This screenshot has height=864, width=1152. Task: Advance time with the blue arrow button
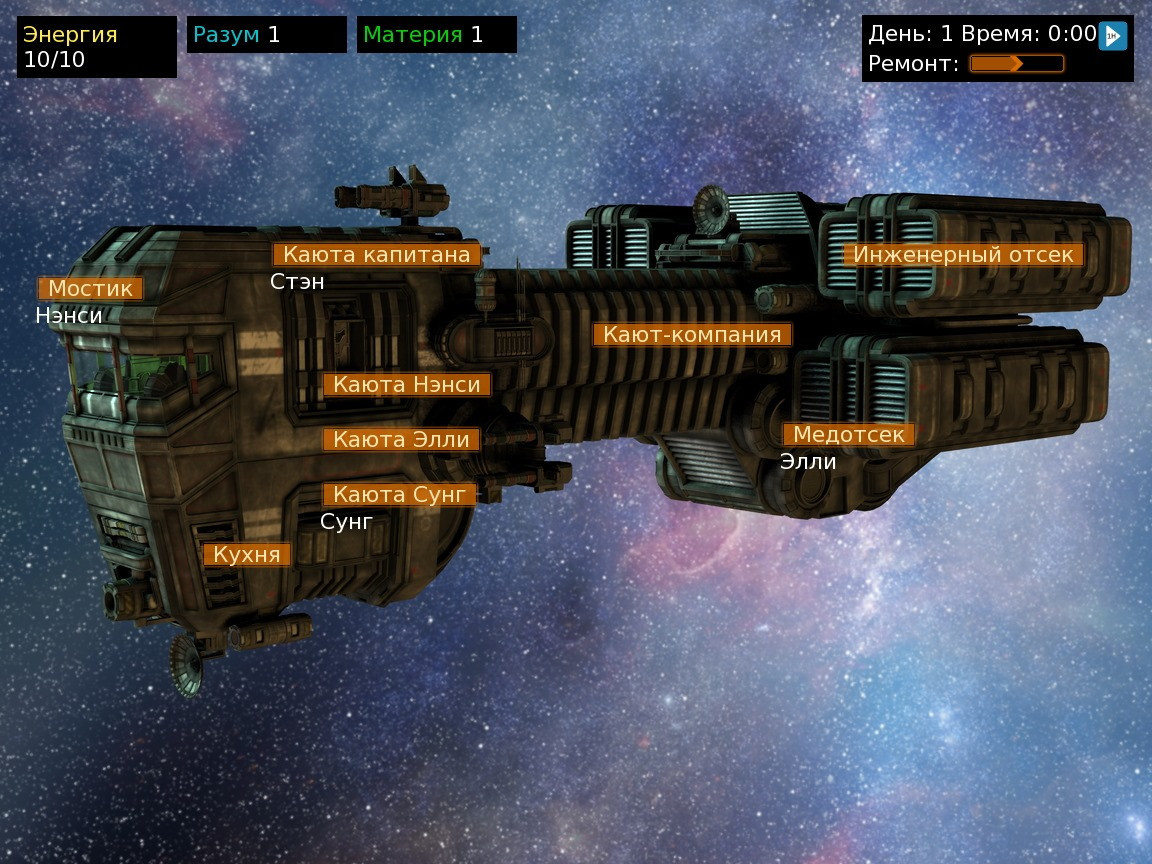pos(1112,36)
